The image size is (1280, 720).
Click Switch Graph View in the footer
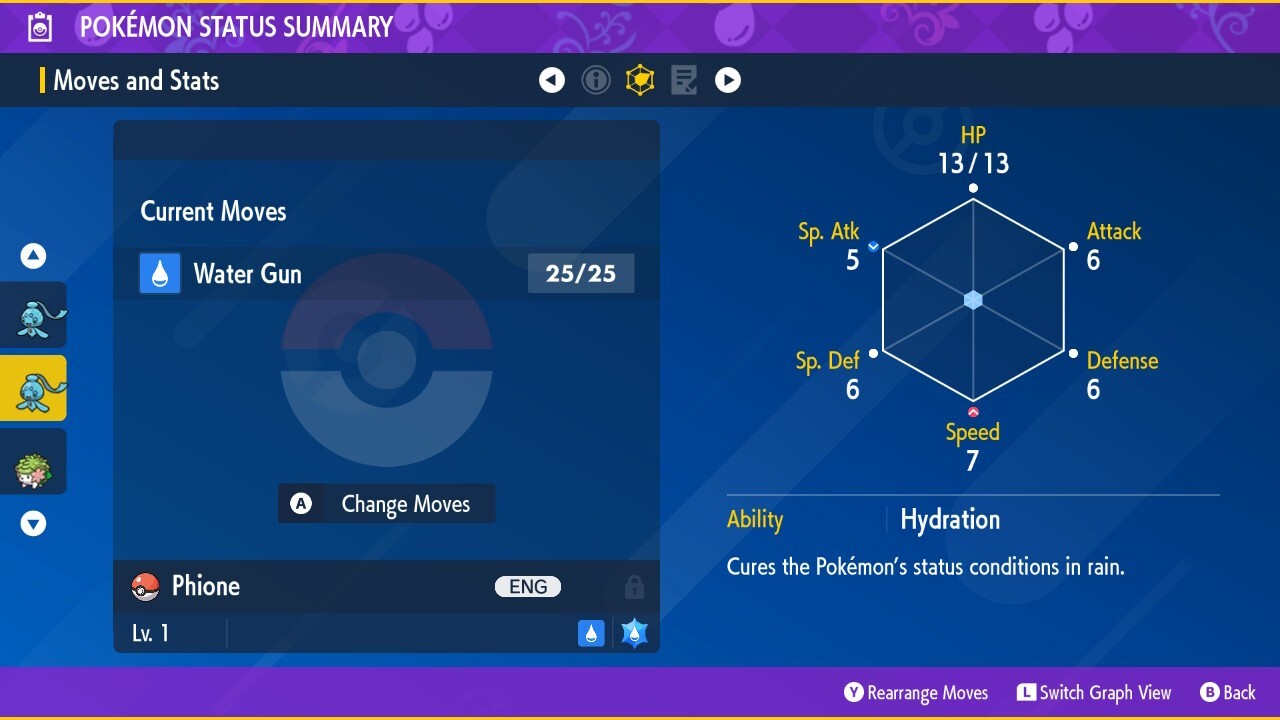(x=1094, y=692)
